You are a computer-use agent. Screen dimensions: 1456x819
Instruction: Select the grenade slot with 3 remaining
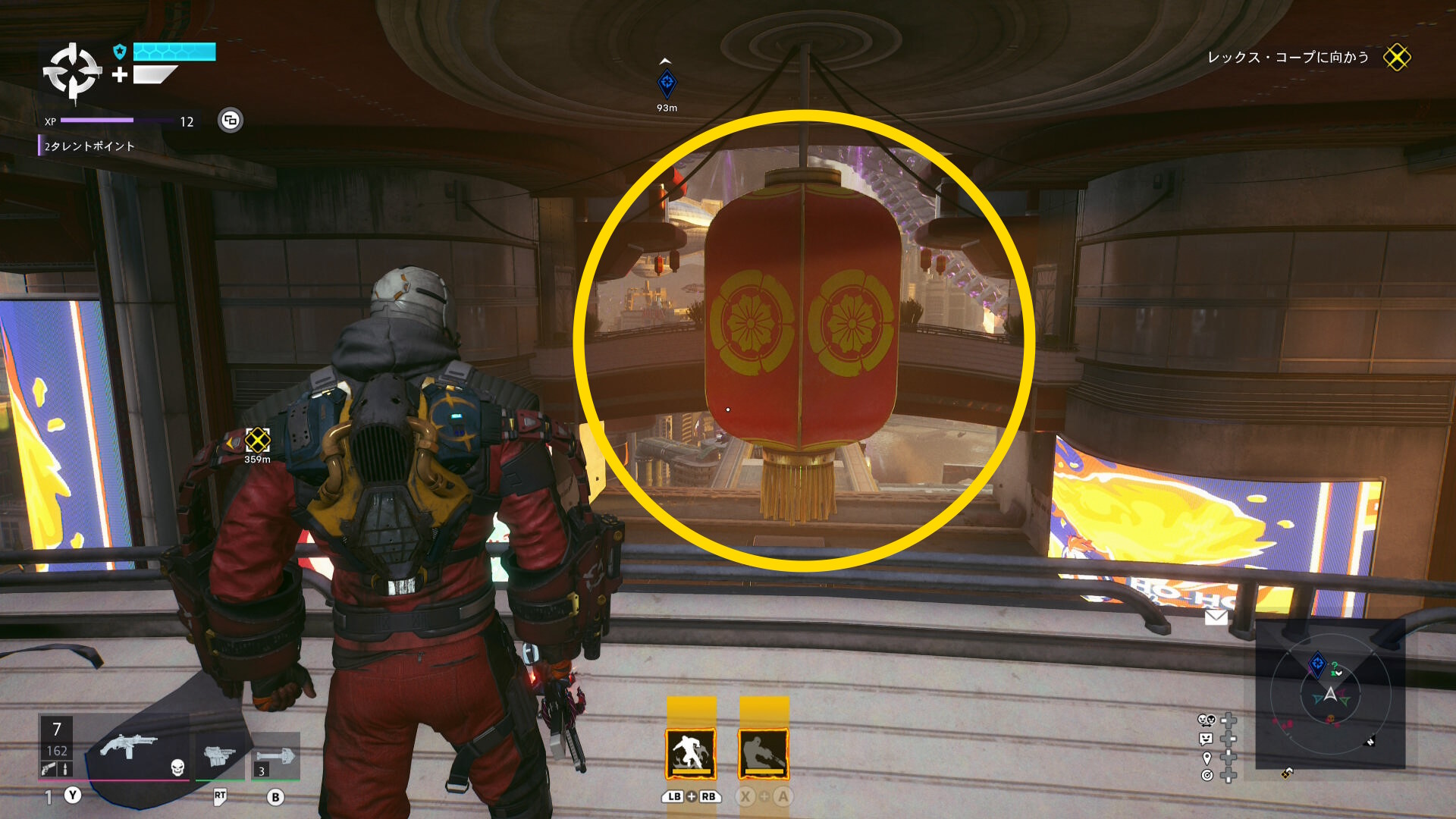[x=275, y=757]
